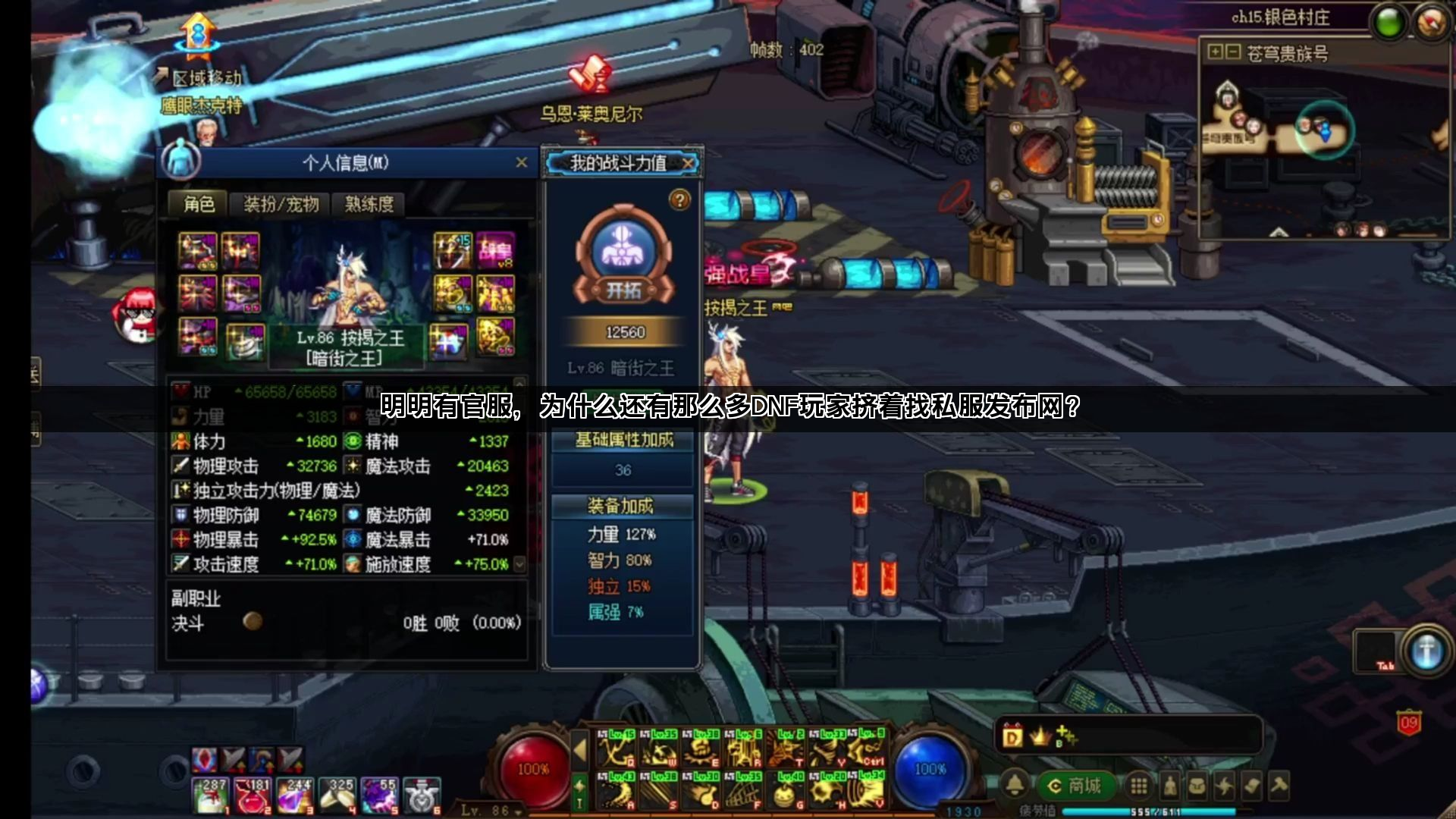1456x819 pixels.
Task: Zoom out the minimap with minus button
Action: pos(1233,52)
